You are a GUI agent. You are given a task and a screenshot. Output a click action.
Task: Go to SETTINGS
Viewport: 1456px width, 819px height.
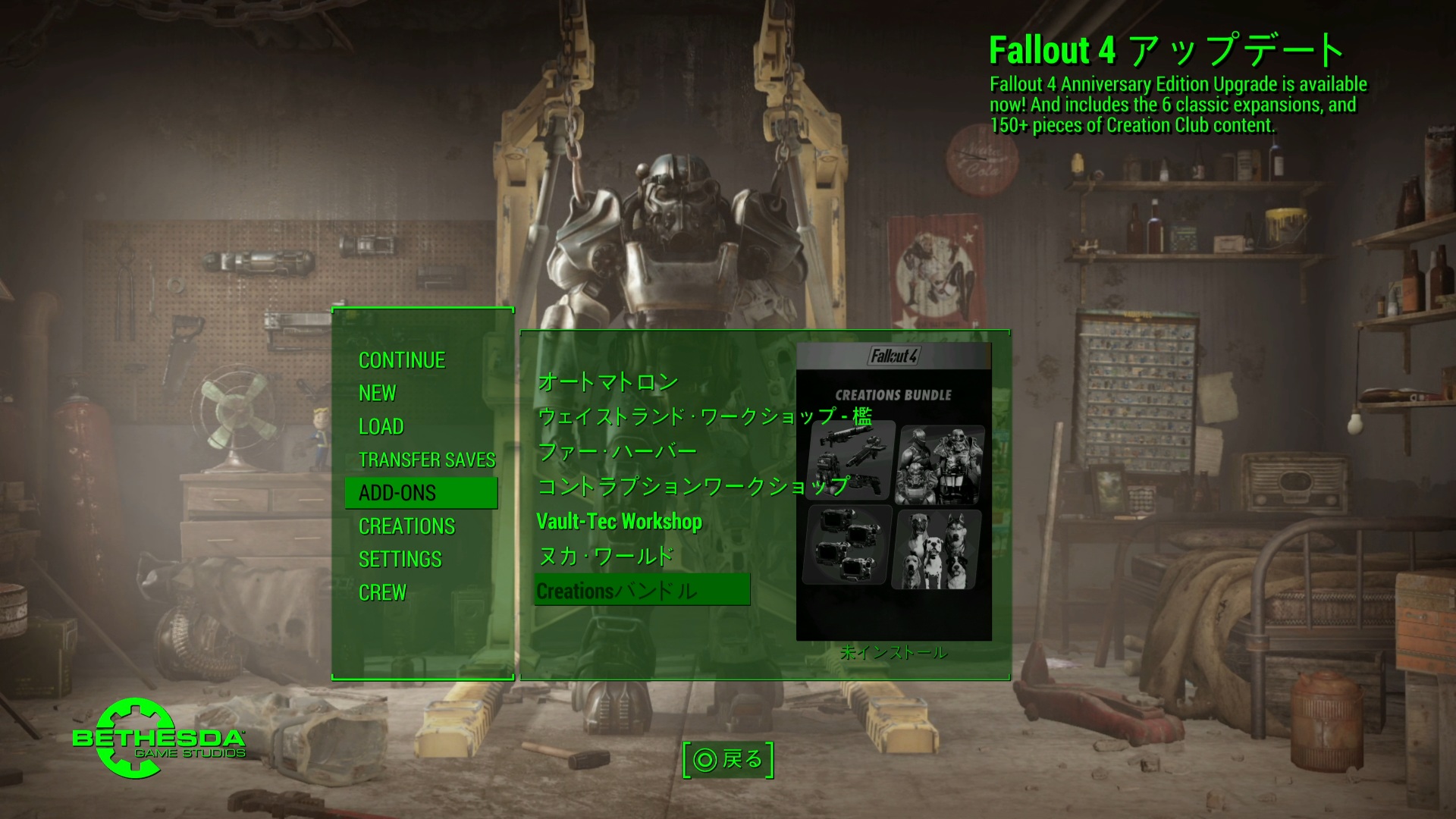(x=400, y=560)
